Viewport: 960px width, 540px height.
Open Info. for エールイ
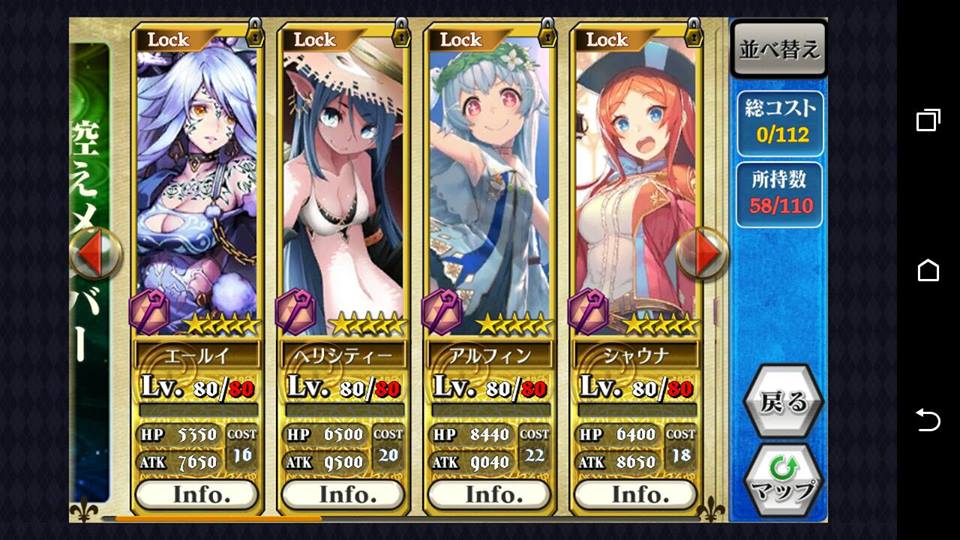point(196,494)
